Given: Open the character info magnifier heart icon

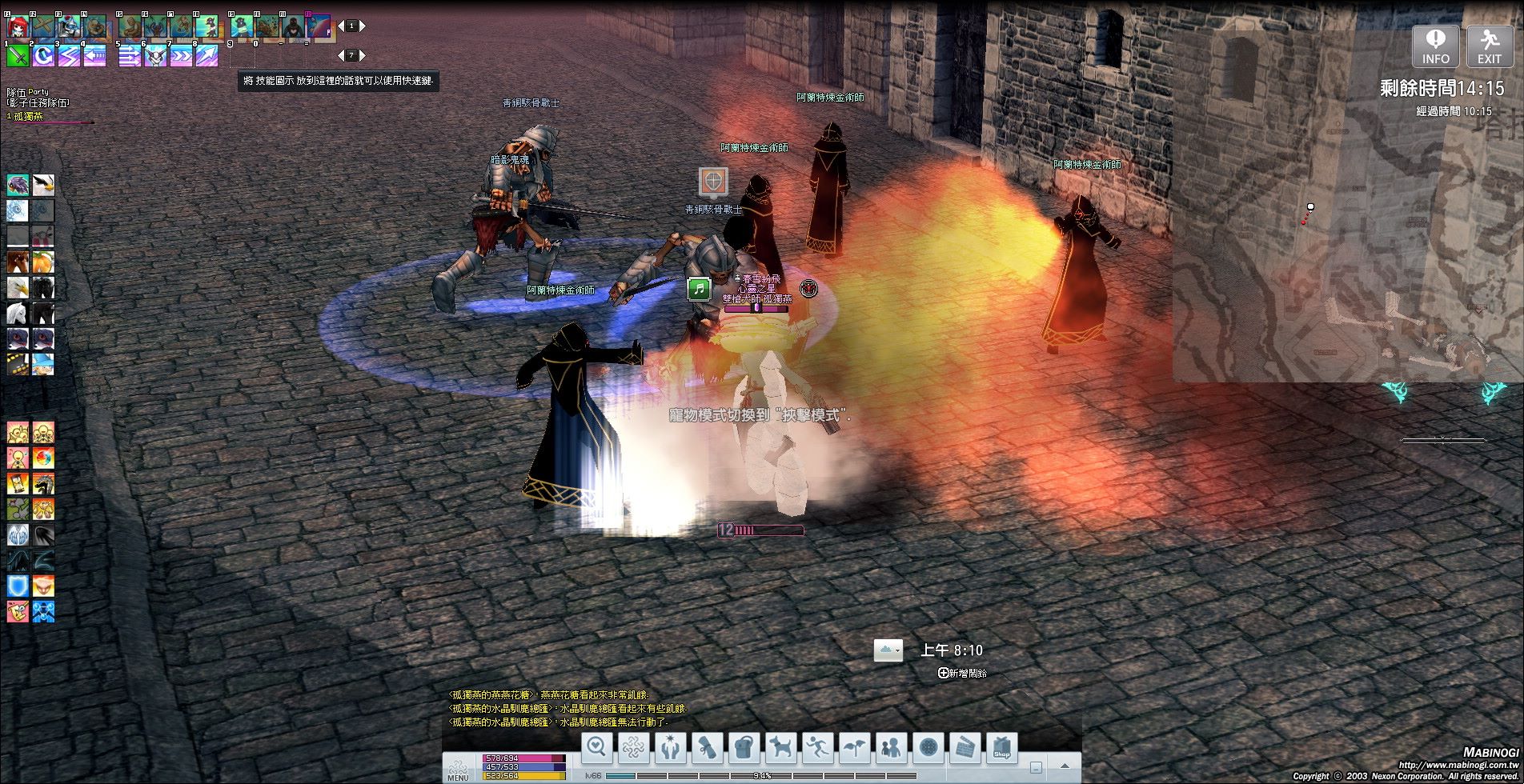Looking at the screenshot, I should pyautogui.click(x=596, y=747).
